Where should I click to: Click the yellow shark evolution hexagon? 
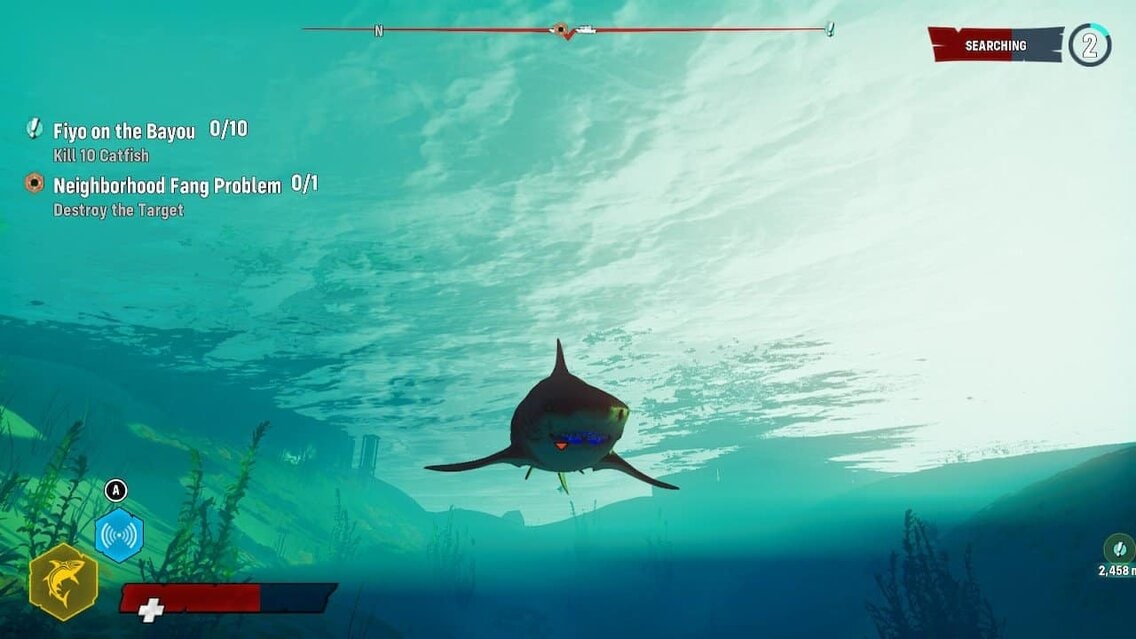63,582
